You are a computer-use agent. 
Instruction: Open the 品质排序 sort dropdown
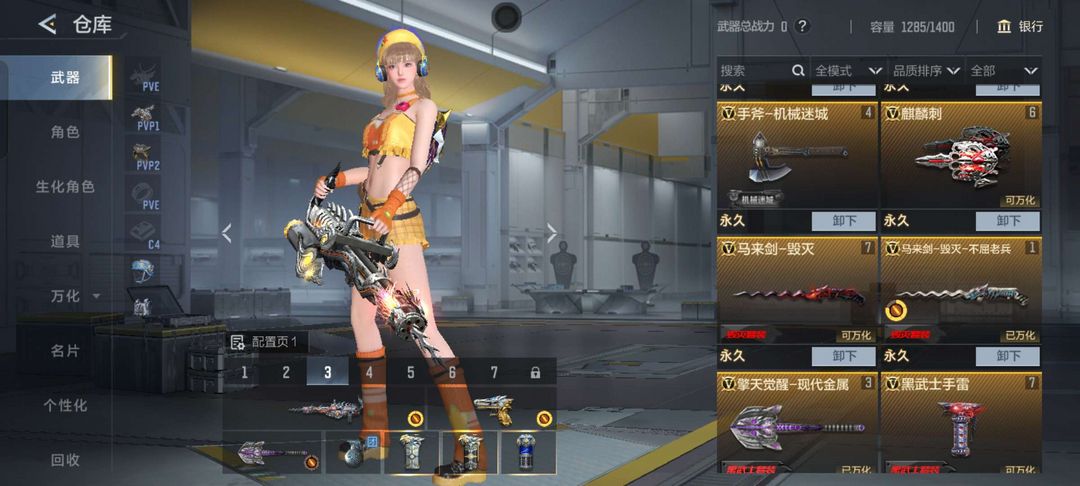tap(926, 71)
